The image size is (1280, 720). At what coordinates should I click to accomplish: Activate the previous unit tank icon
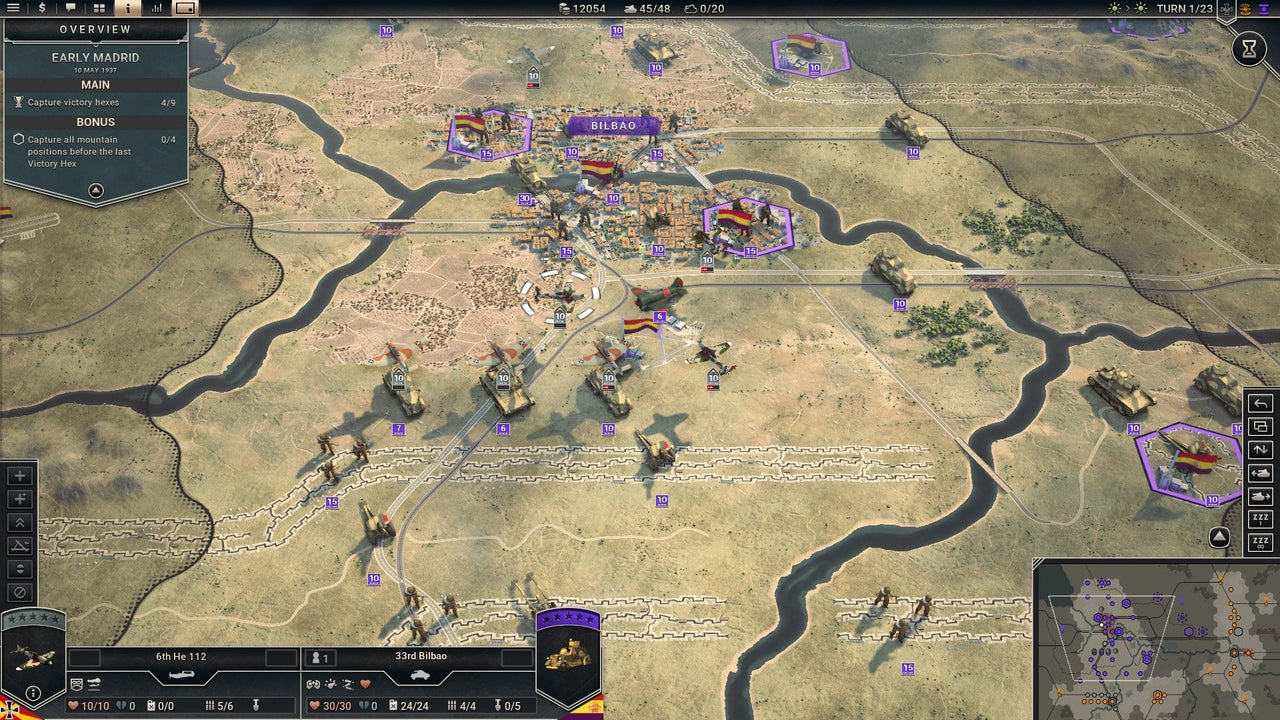click(x=1260, y=471)
